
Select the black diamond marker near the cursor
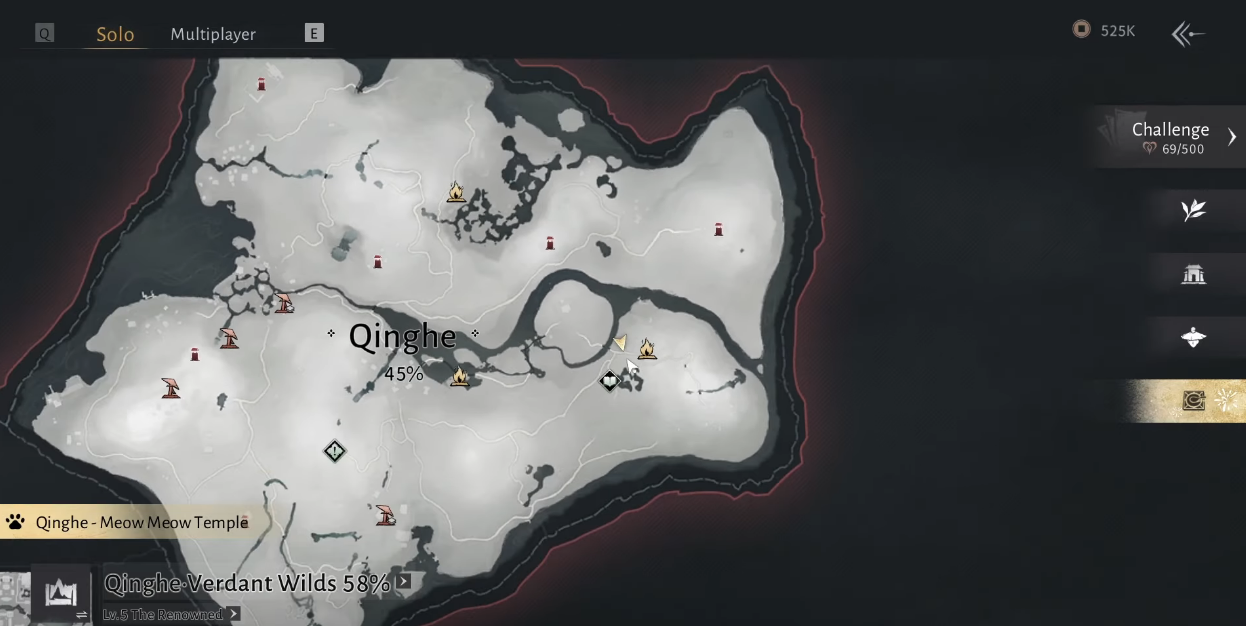(609, 381)
